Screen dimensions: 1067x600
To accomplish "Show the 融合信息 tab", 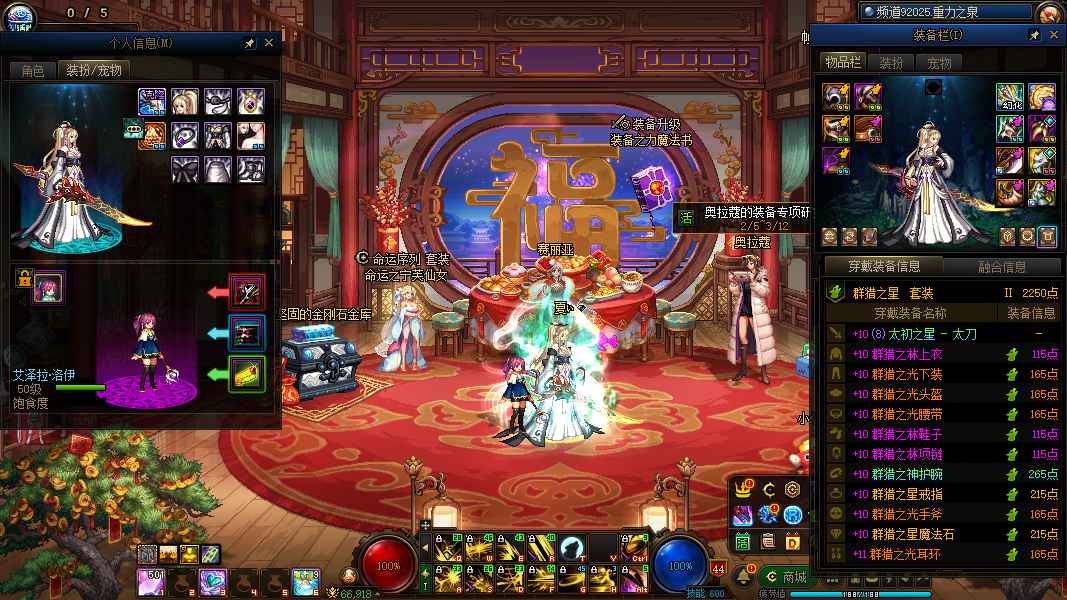I will coord(1001,266).
